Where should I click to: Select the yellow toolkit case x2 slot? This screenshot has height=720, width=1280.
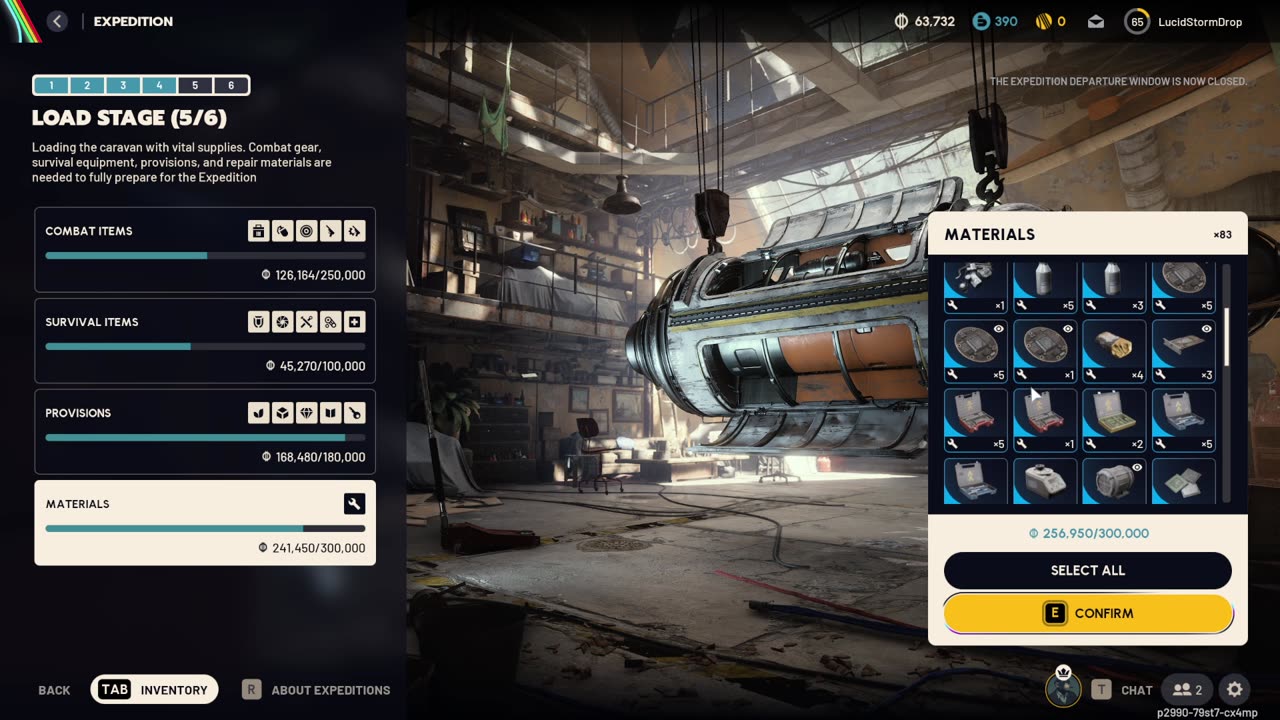1114,420
